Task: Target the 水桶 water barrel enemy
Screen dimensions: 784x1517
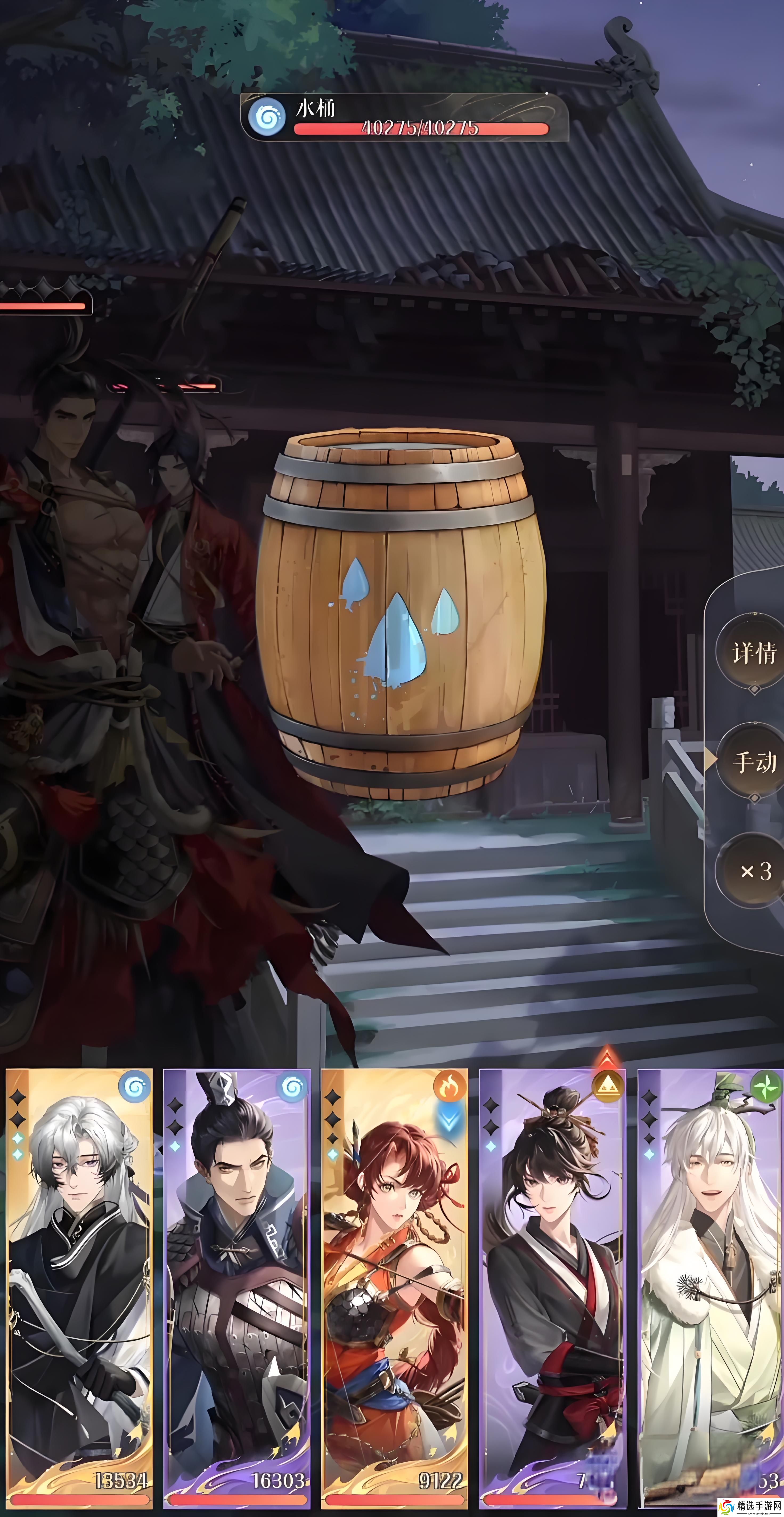Action: (401, 613)
